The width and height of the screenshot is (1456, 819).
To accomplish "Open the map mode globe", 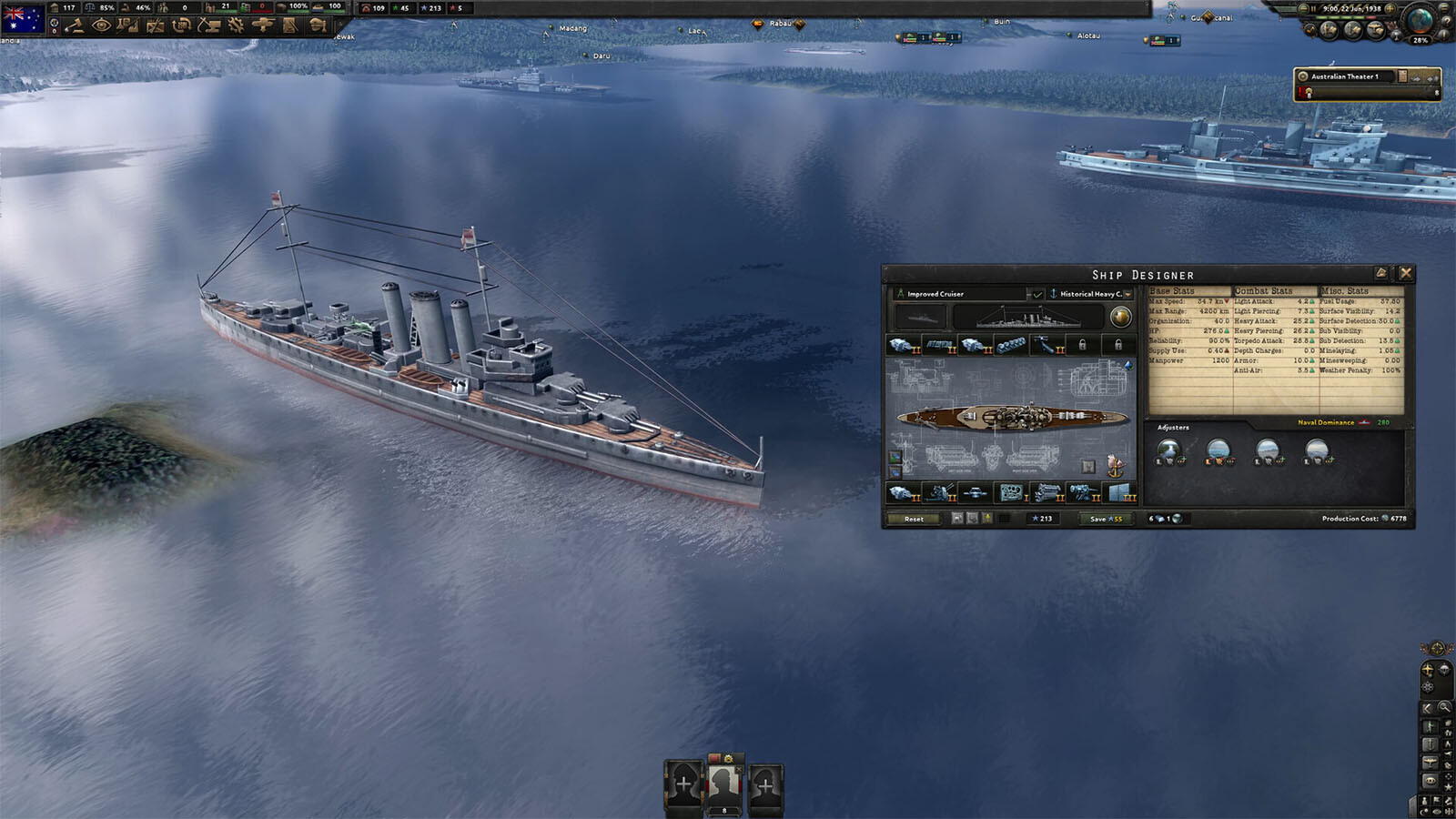I will (1419, 22).
